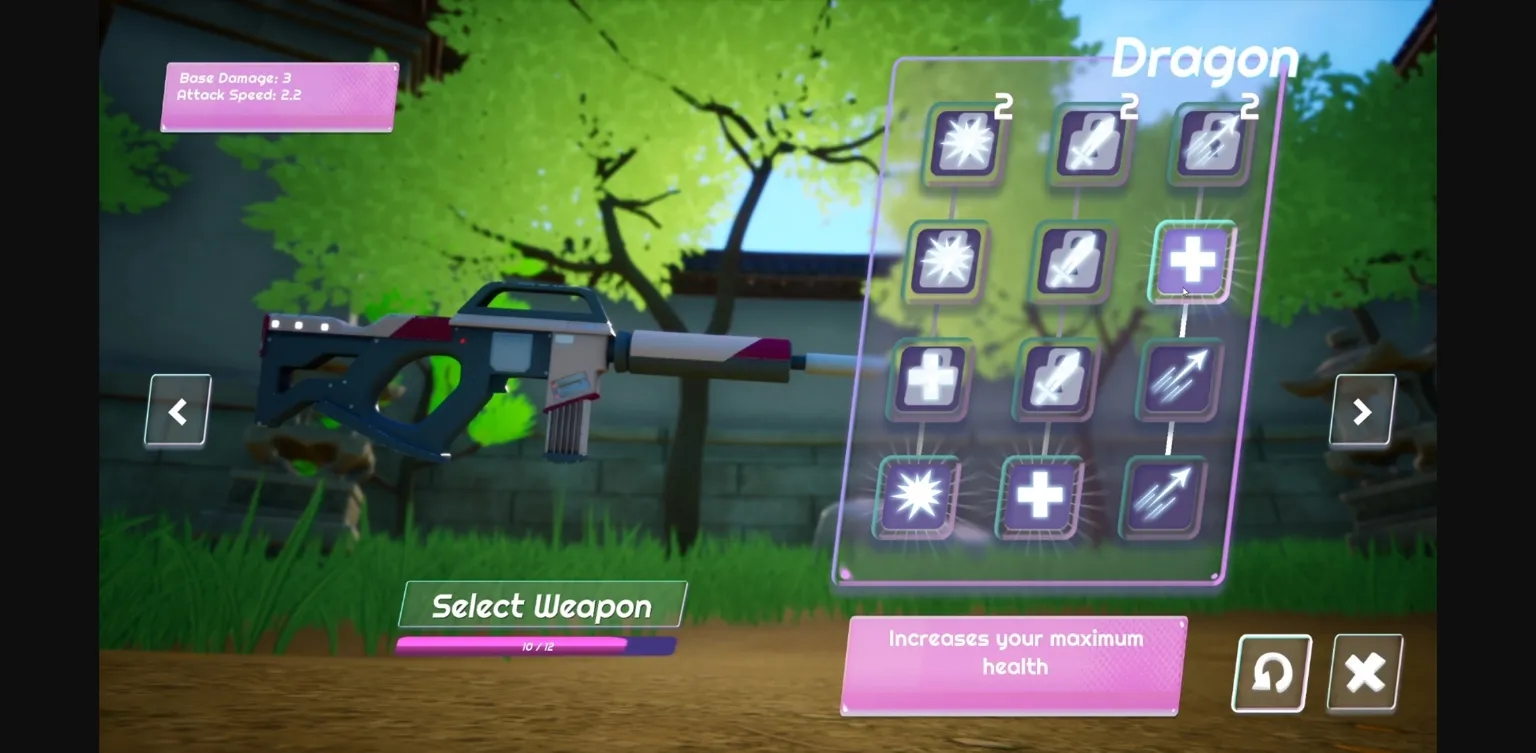The height and width of the screenshot is (753, 1536).
Task: Click the locked sword upgrade in the middle column
Action: [1055, 378]
